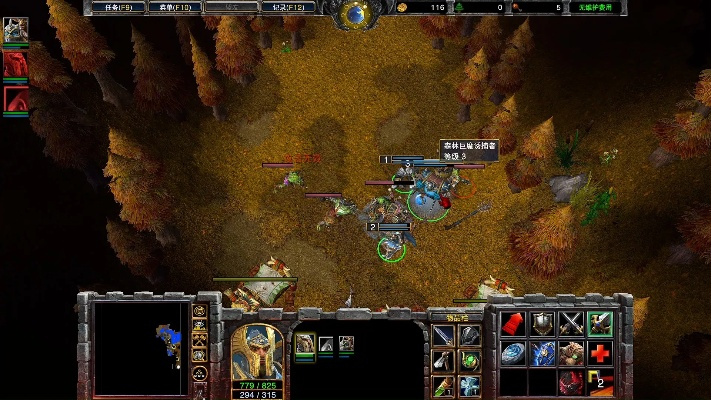Click the large Paladin hero portrait
This screenshot has width=711, height=400.
tap(256, 350)
